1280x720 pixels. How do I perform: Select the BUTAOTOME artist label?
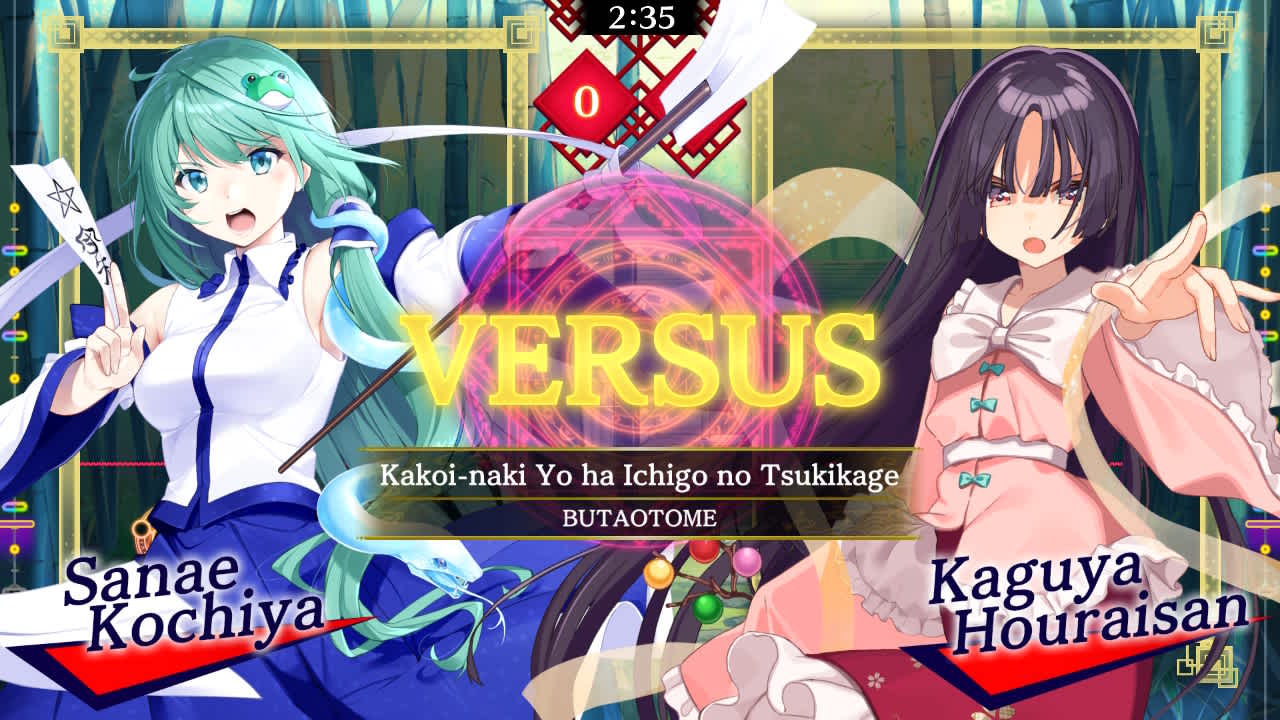[x=640, y=518]
